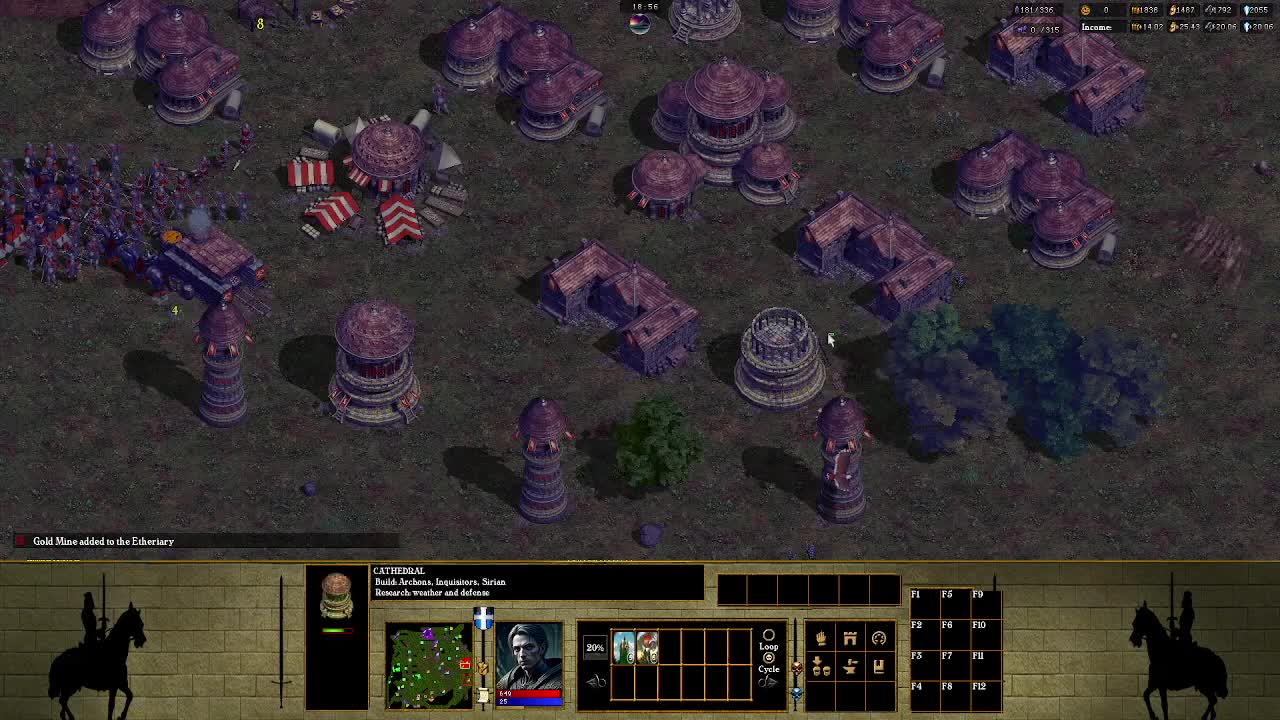Click the anvil upgrade icon
Viewport: 1280px width, 720px height.
pyautogui.click(x=850, y=667)
